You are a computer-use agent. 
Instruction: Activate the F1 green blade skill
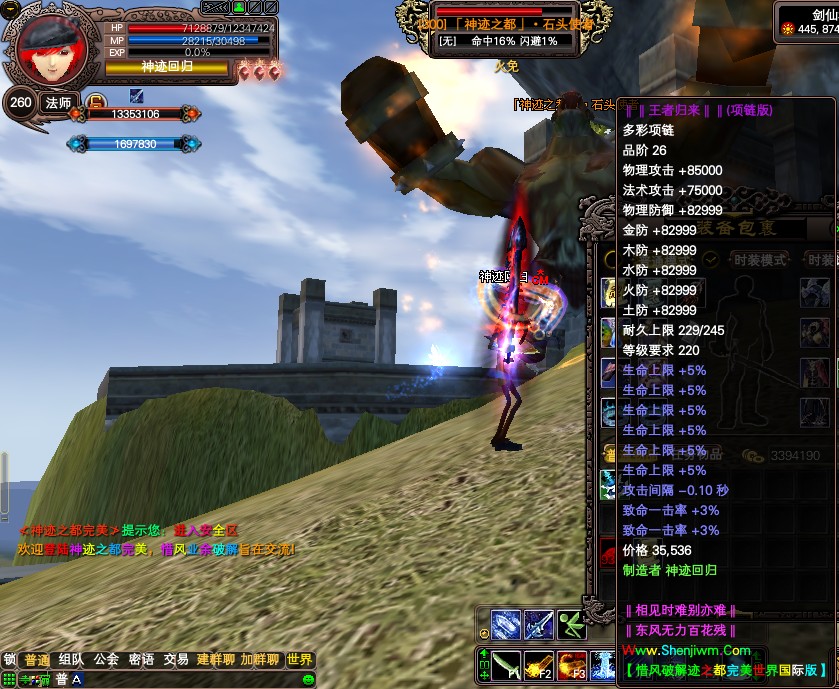(x=506, y=665)
